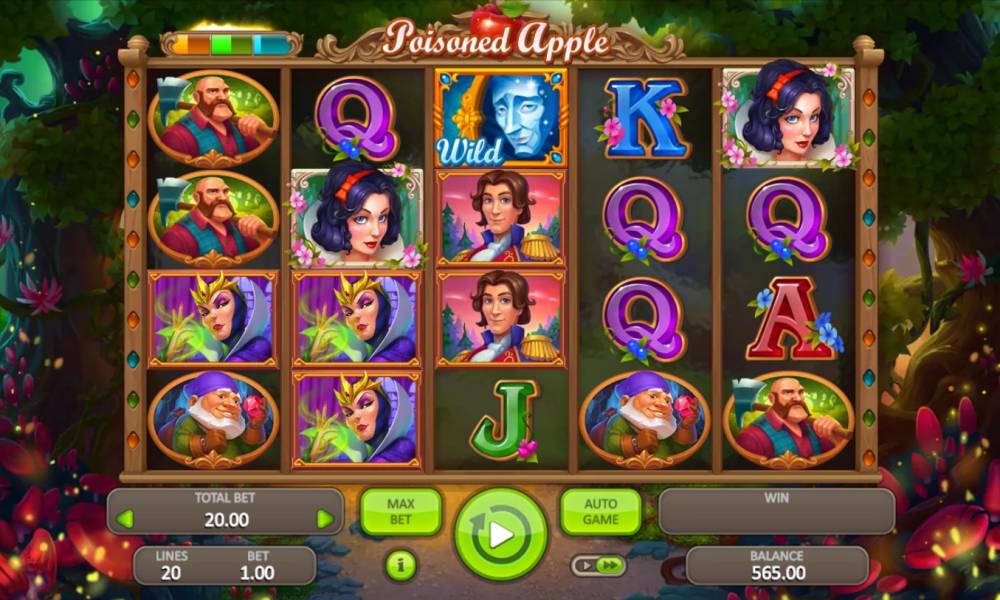Toggle the fast-forward turbo spin switch
1000x600 pixels.
598,566
